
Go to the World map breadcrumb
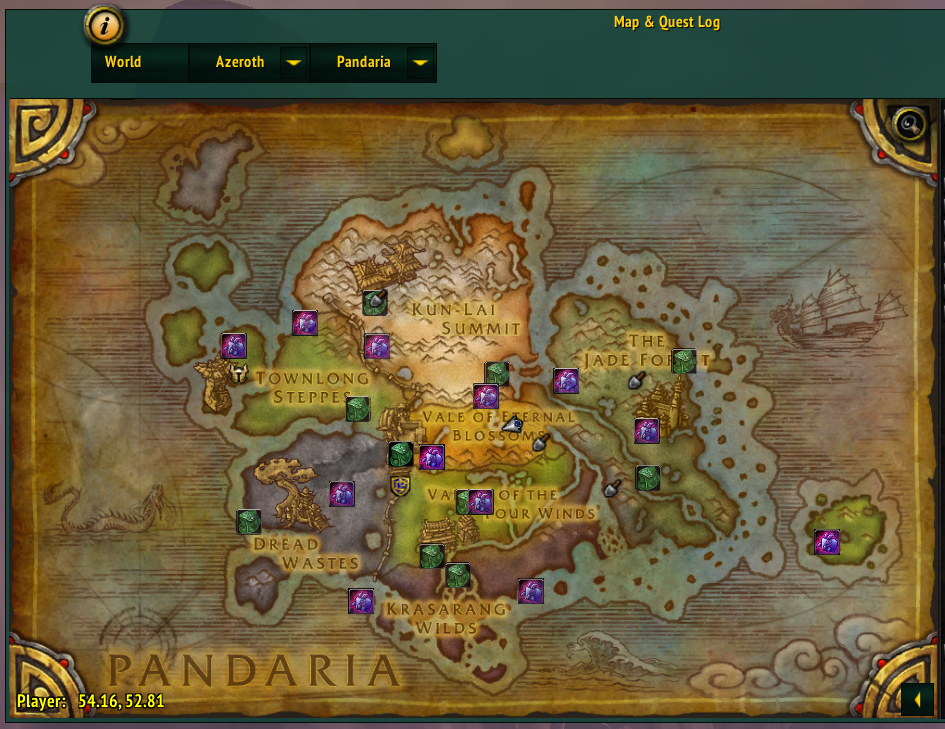coord(123,62)
